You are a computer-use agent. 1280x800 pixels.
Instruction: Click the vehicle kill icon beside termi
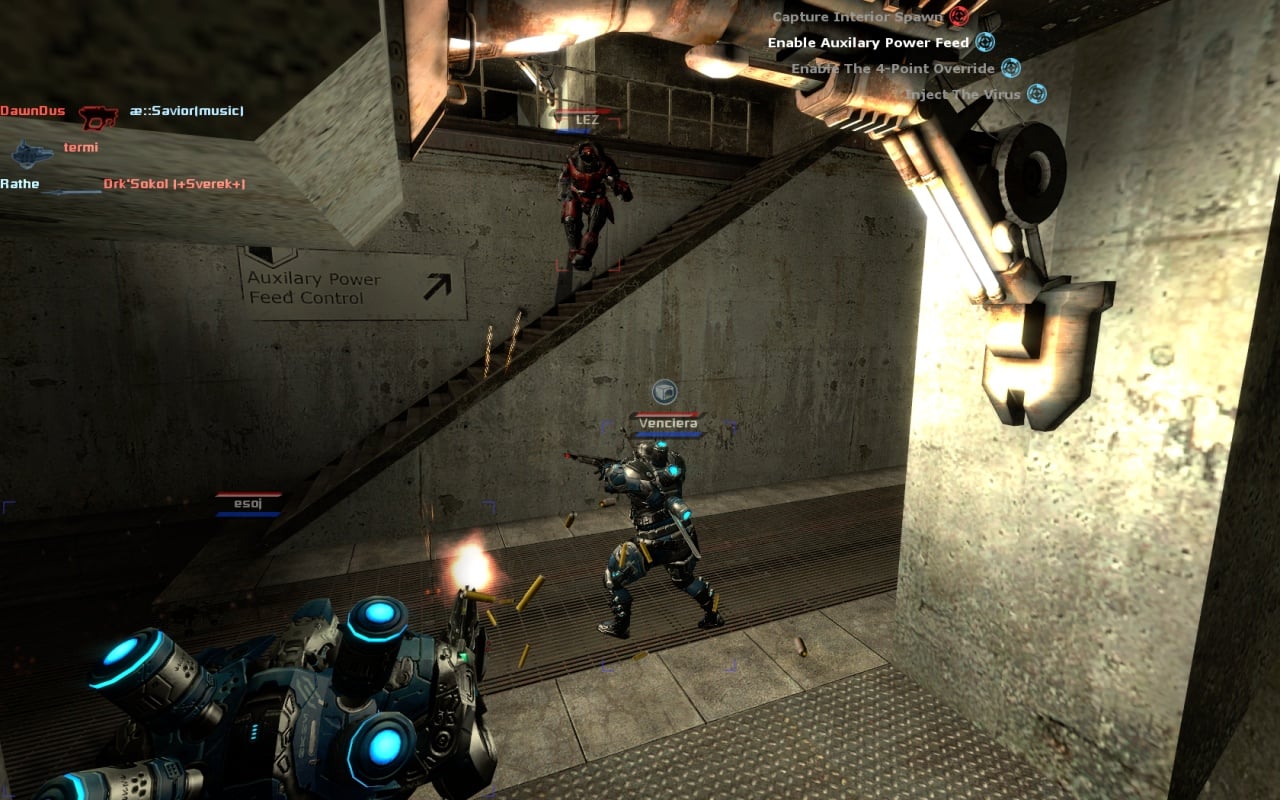[32, 153]
